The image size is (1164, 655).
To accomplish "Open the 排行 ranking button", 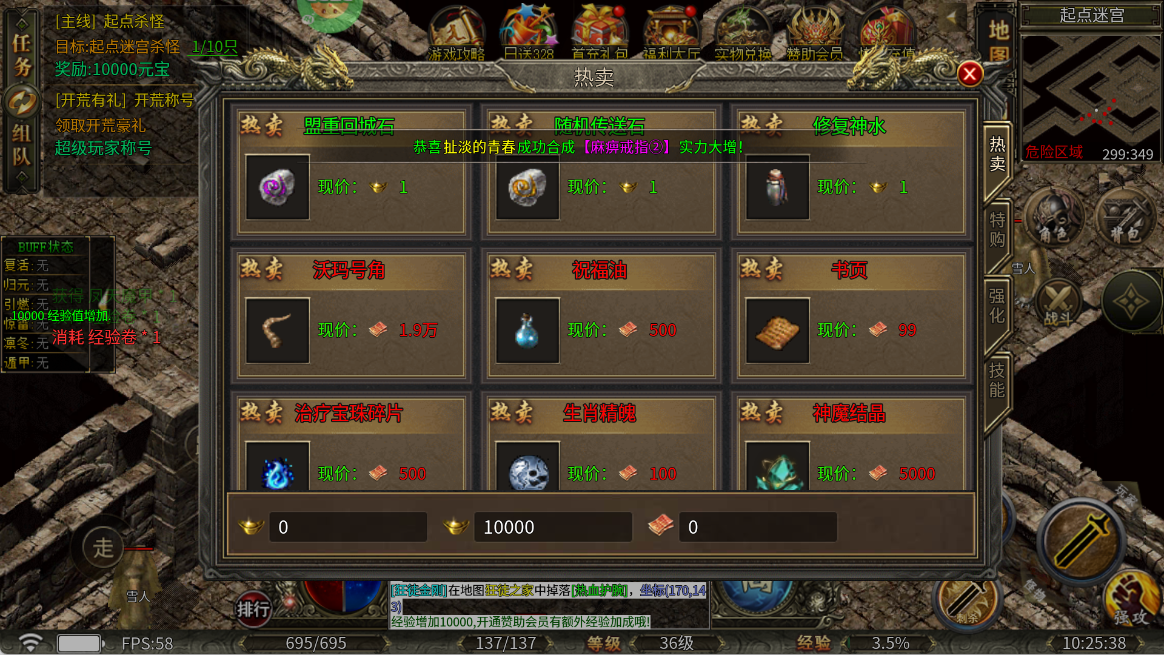I will pos(253,608).
